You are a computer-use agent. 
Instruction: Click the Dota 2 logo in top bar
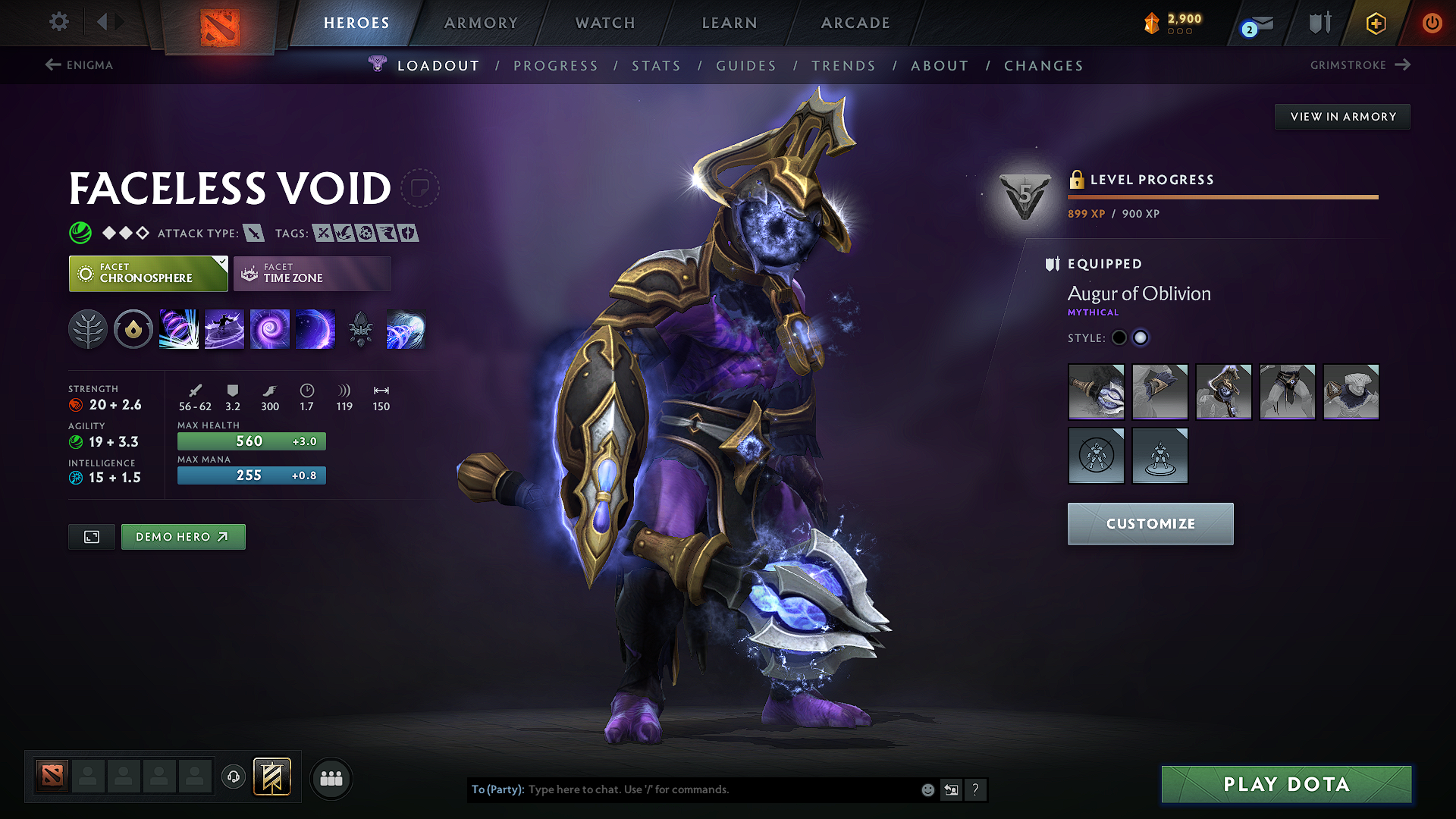tap(220, 24)
